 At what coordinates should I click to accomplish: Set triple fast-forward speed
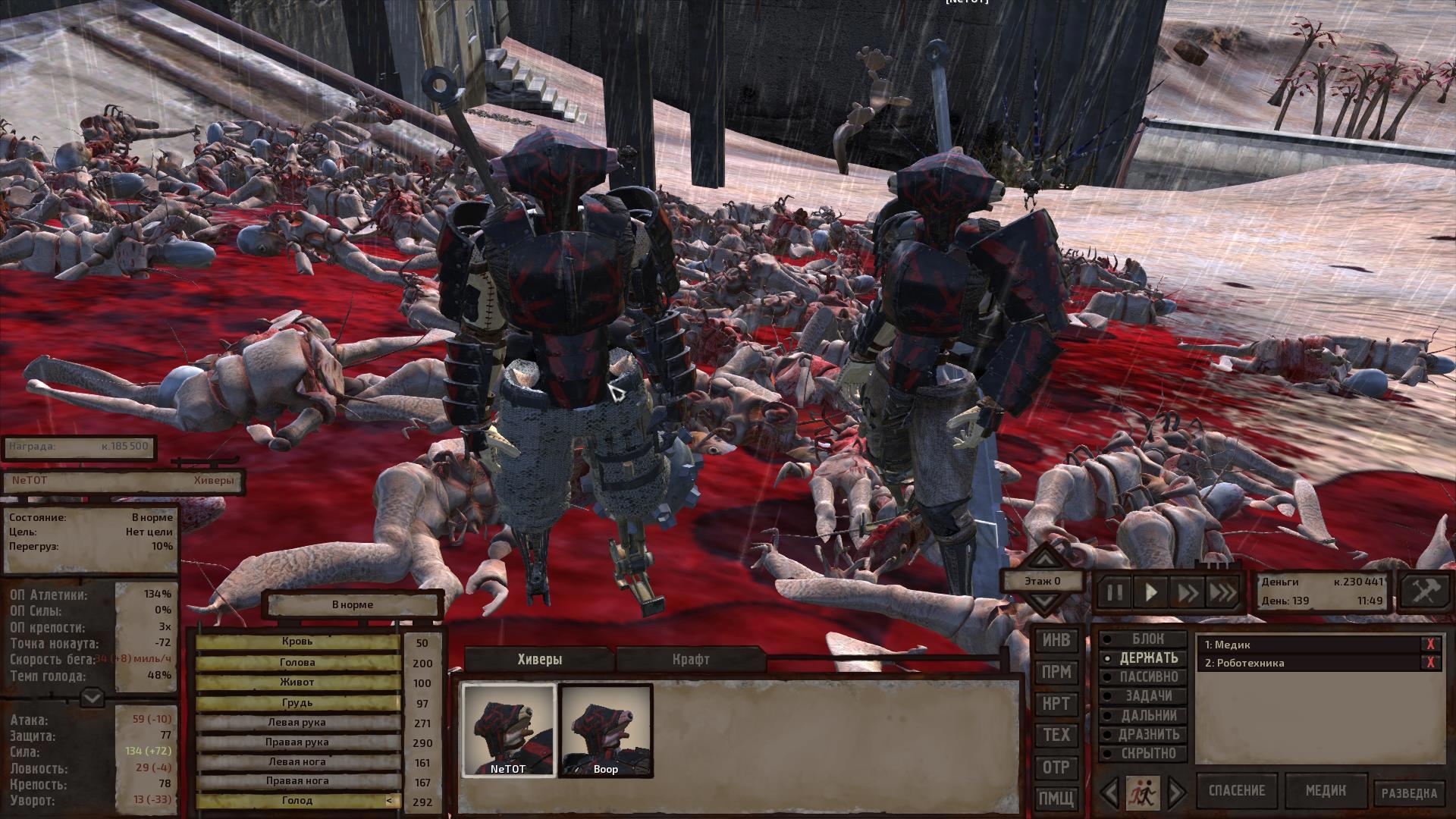pos(1222,591)
